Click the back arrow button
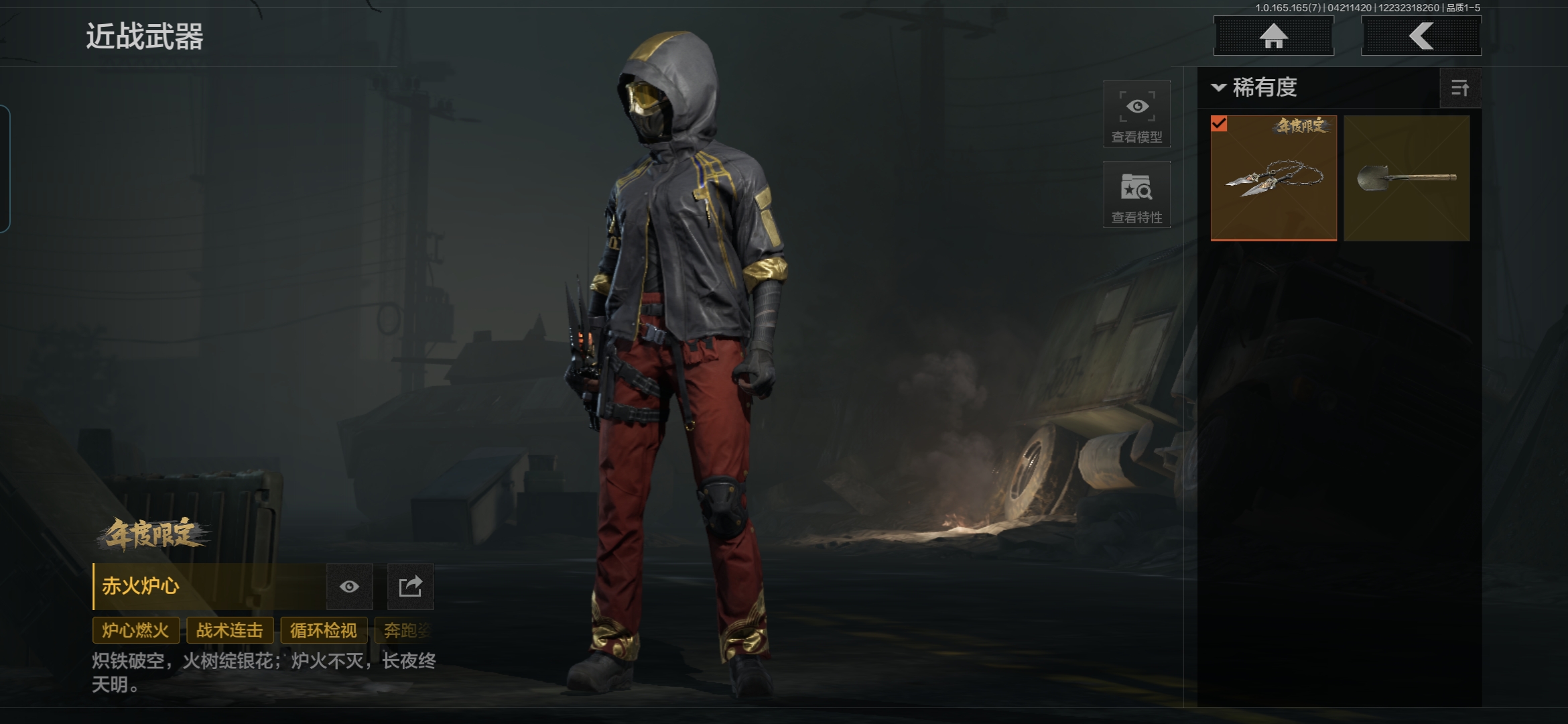 pyautogui.click(x=1421, y=36)
